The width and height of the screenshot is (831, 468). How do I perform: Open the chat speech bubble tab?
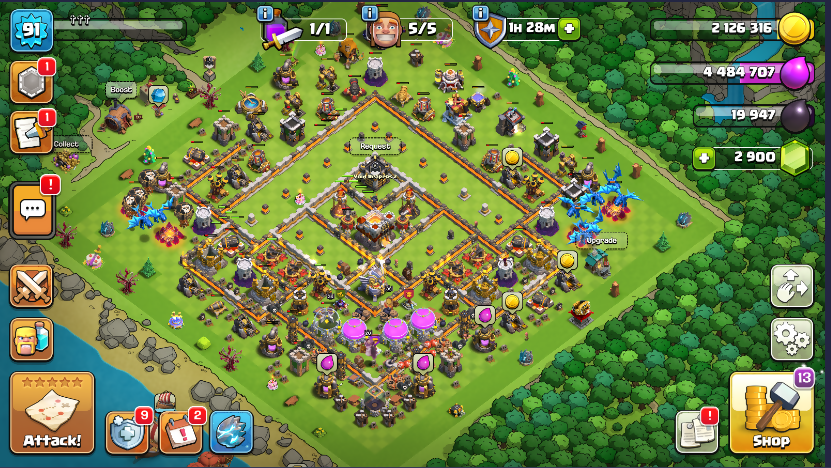click(x=32, y=210)
